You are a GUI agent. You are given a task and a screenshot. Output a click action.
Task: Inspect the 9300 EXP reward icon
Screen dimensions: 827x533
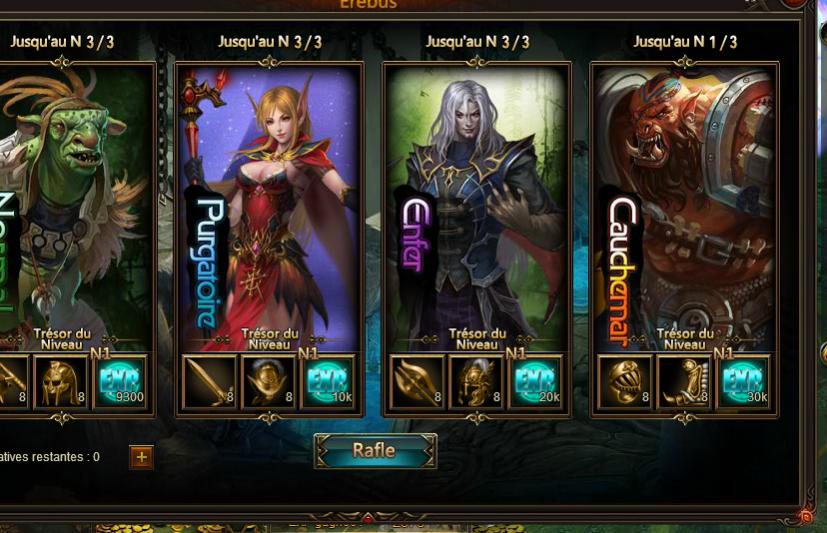(121, 381)
